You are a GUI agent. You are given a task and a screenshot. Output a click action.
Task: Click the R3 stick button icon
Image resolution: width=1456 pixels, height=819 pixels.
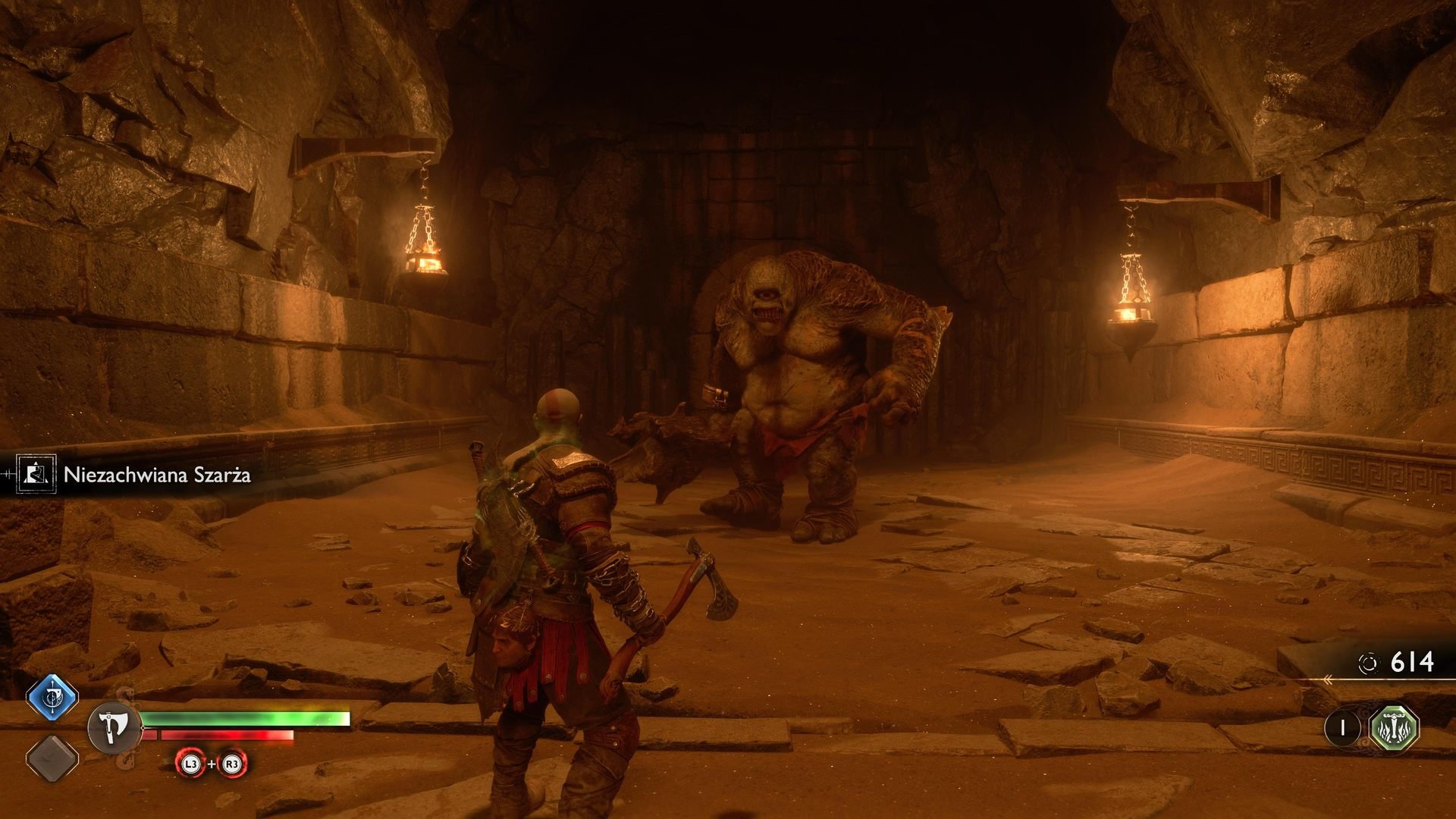233,764
